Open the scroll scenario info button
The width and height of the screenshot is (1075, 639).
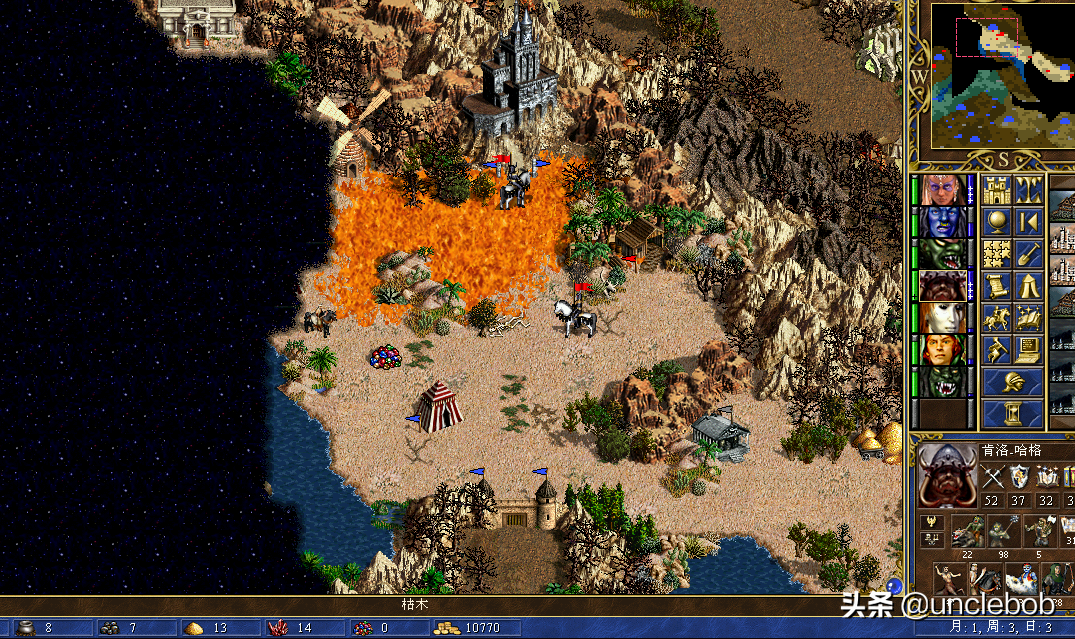click(997, 286)
